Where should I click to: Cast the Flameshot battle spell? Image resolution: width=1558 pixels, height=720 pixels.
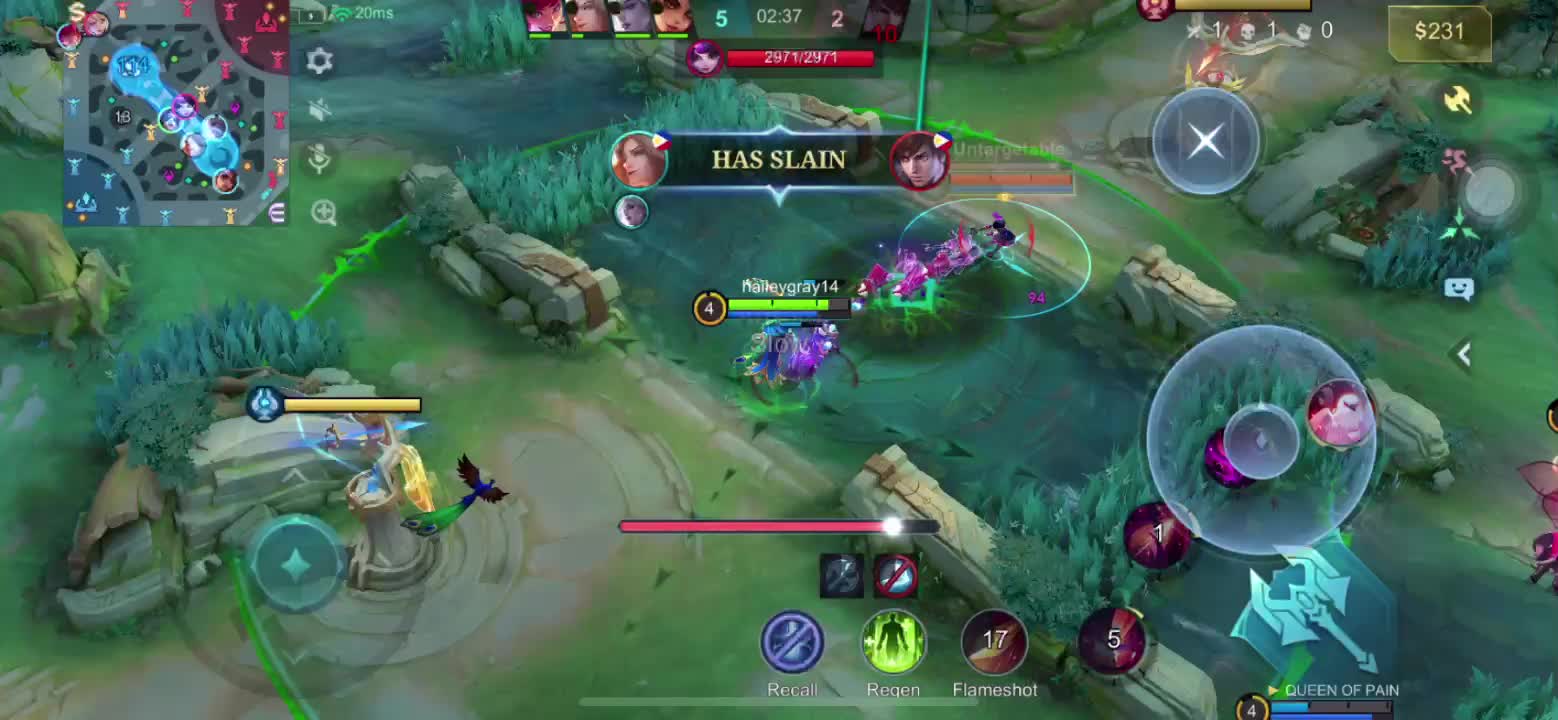(994, 643)
